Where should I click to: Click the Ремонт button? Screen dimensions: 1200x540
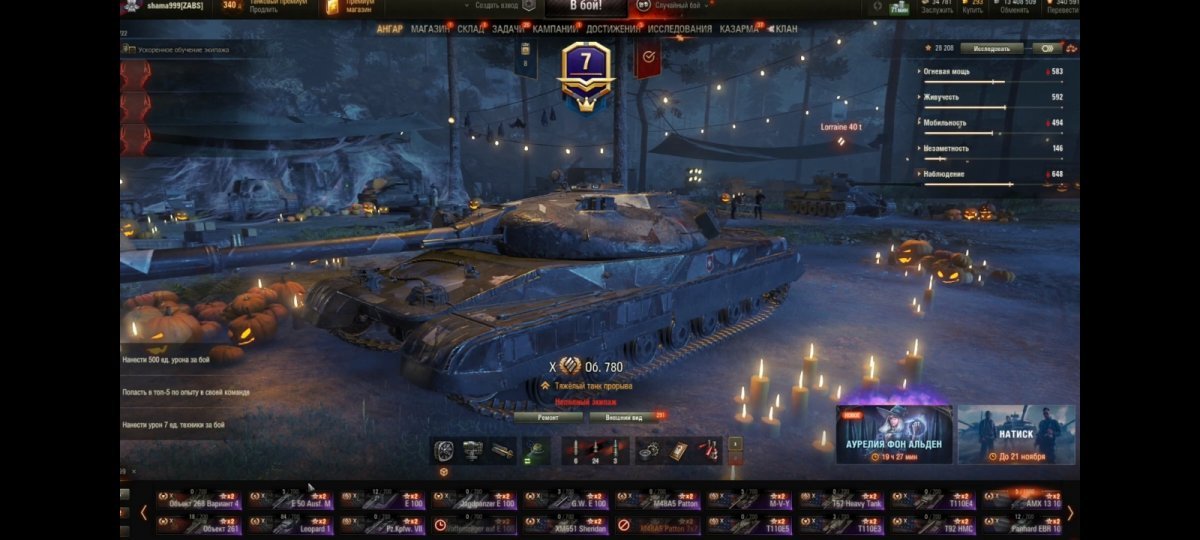tap(548, 416)
